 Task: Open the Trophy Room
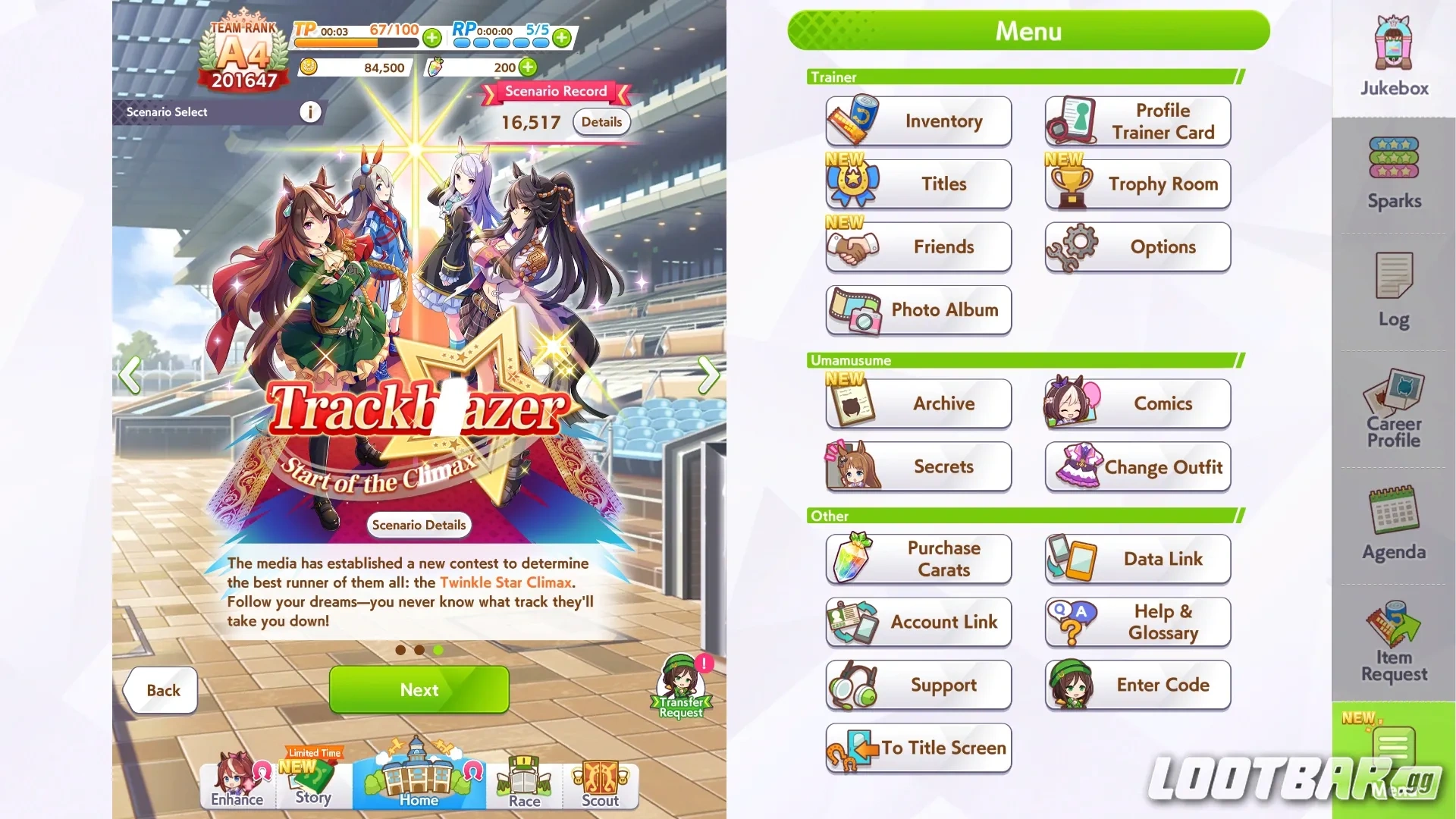(1137, 184)
